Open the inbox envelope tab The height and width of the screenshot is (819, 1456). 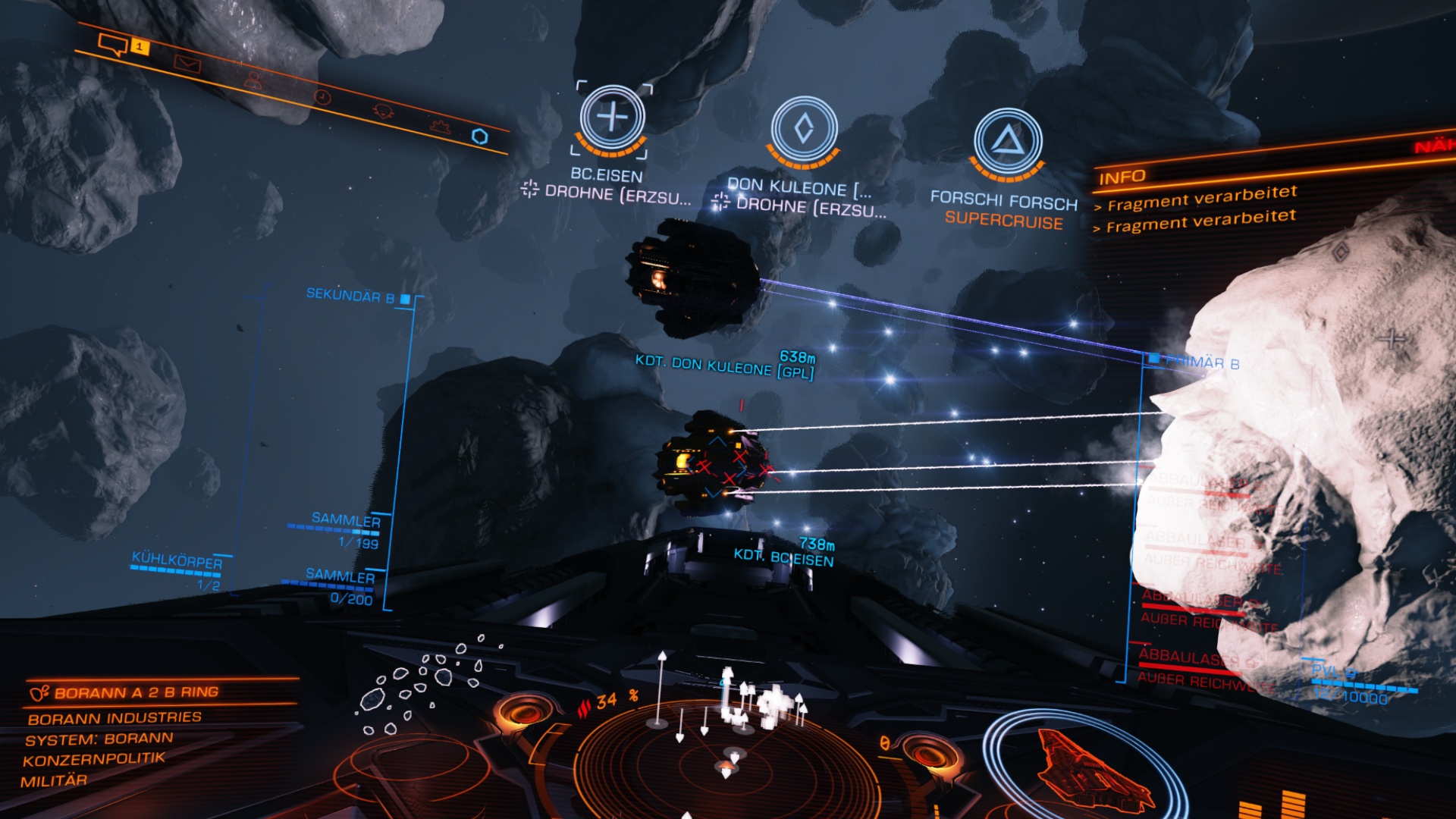pyautogui.click(x=187, y=64)
